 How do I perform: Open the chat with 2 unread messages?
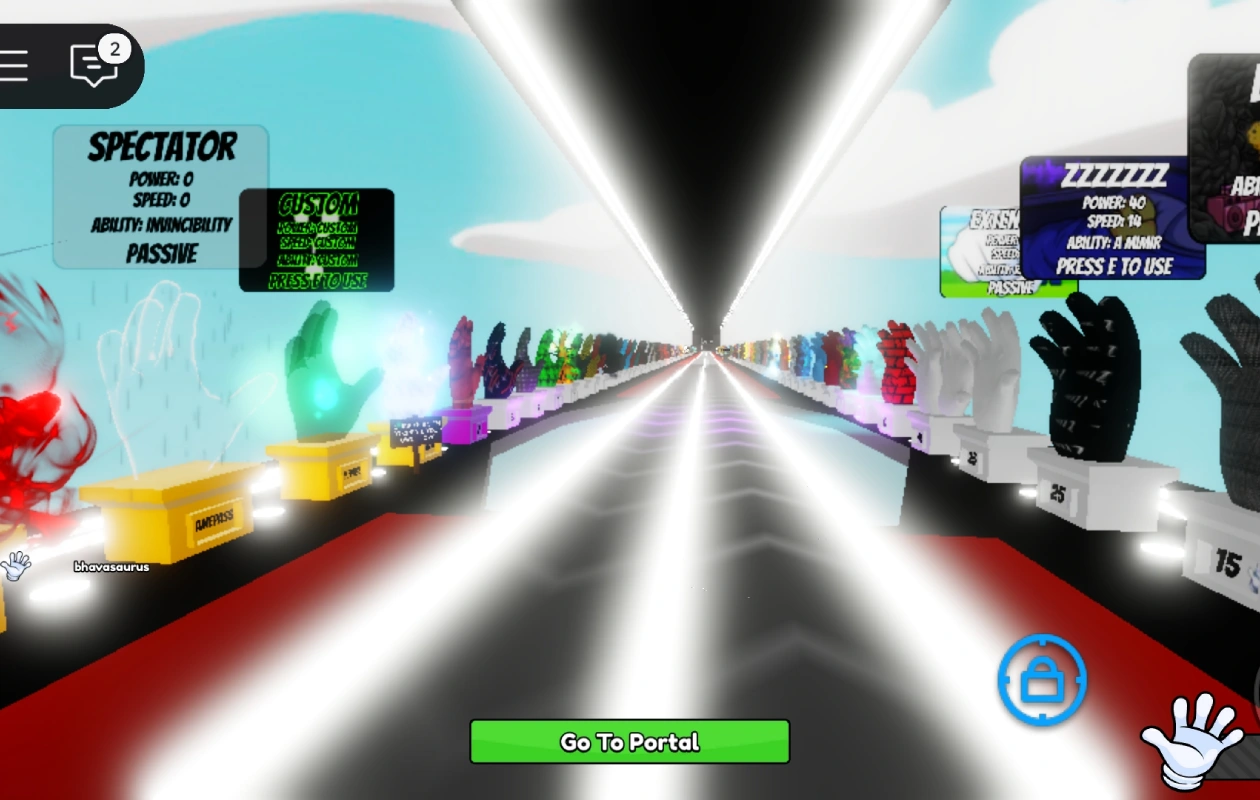[x=95, y=65]
